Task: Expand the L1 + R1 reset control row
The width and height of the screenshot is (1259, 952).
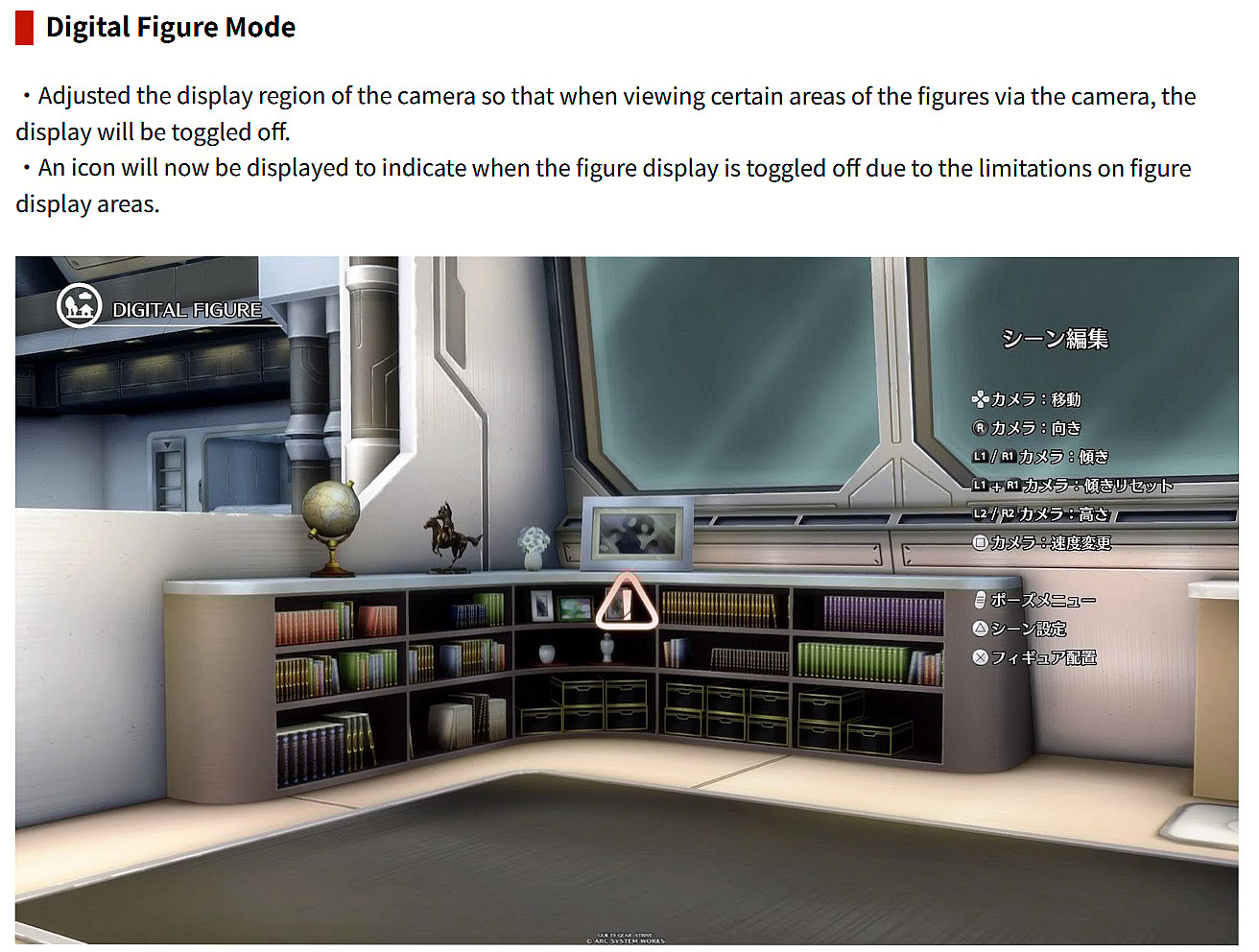Action: pos(1075,486)
